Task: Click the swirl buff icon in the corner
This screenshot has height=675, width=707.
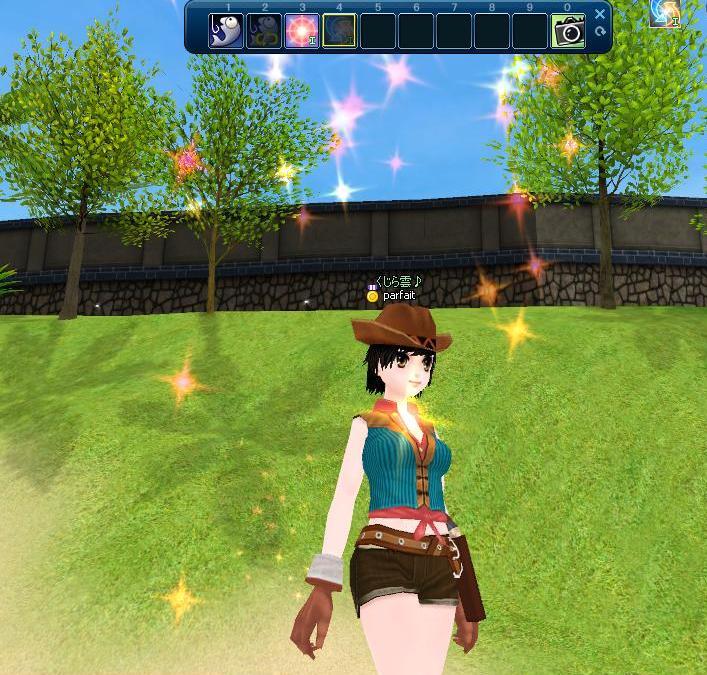Action: 664,12
